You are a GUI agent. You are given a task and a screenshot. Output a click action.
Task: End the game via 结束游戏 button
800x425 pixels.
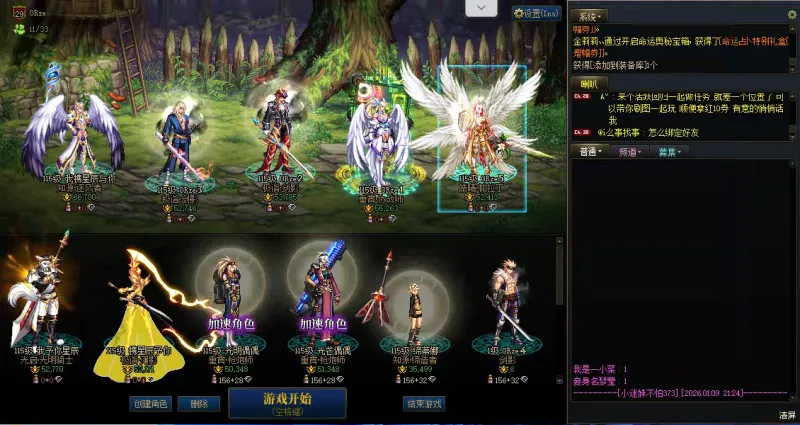pyautogui.click(x=423, y=404)
